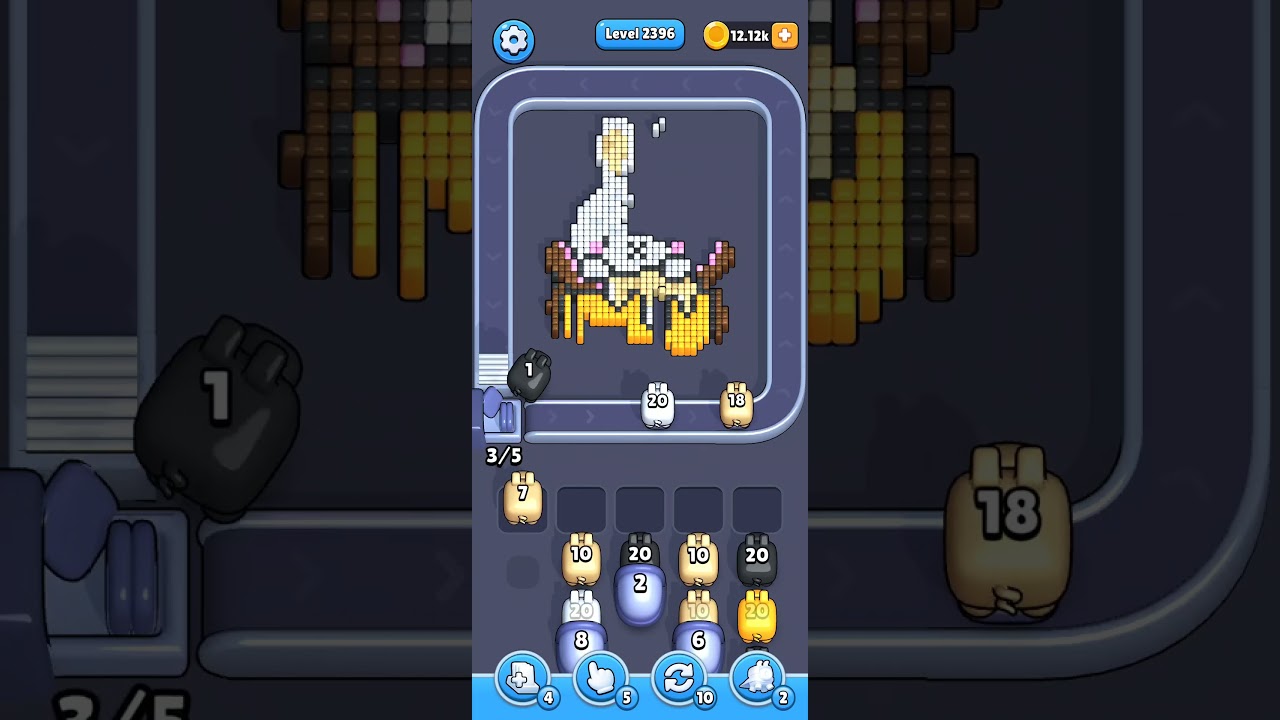The width and height of the screenshot is (1280, 720).
Task: Trigger the bulldozer power-up with count 2
Action: coord(758,679)
